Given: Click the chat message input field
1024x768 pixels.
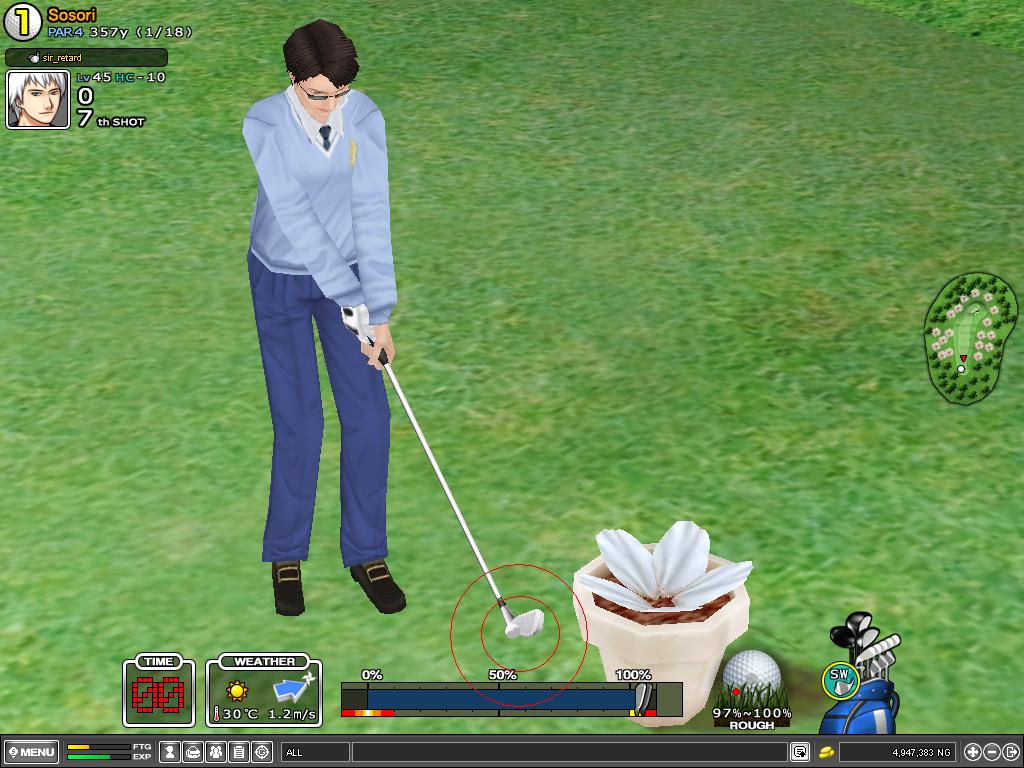Looking at the screenshot, I should pos(568,752).
